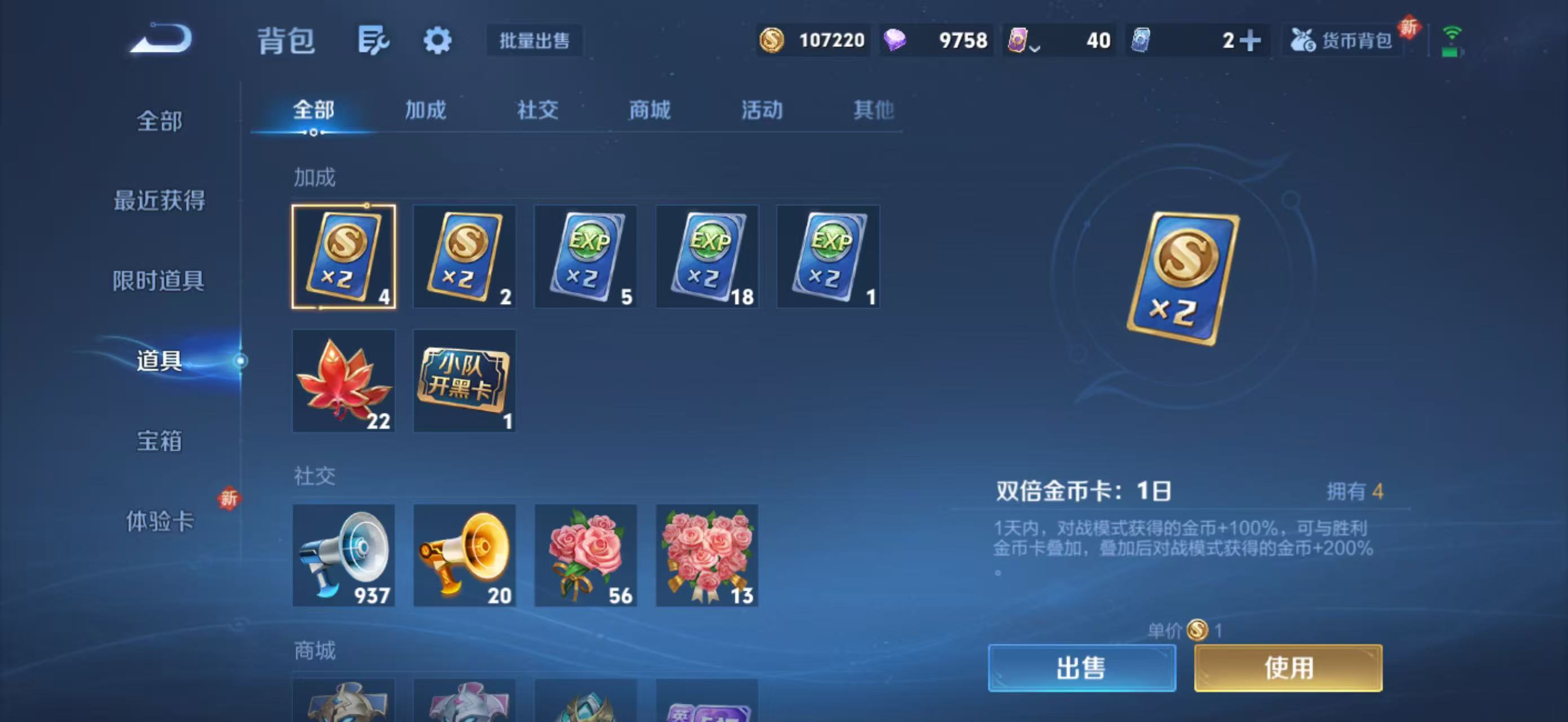The image size is (1568, 722).
Task: Switch to the 商城 tab
Action: (648, 110)
